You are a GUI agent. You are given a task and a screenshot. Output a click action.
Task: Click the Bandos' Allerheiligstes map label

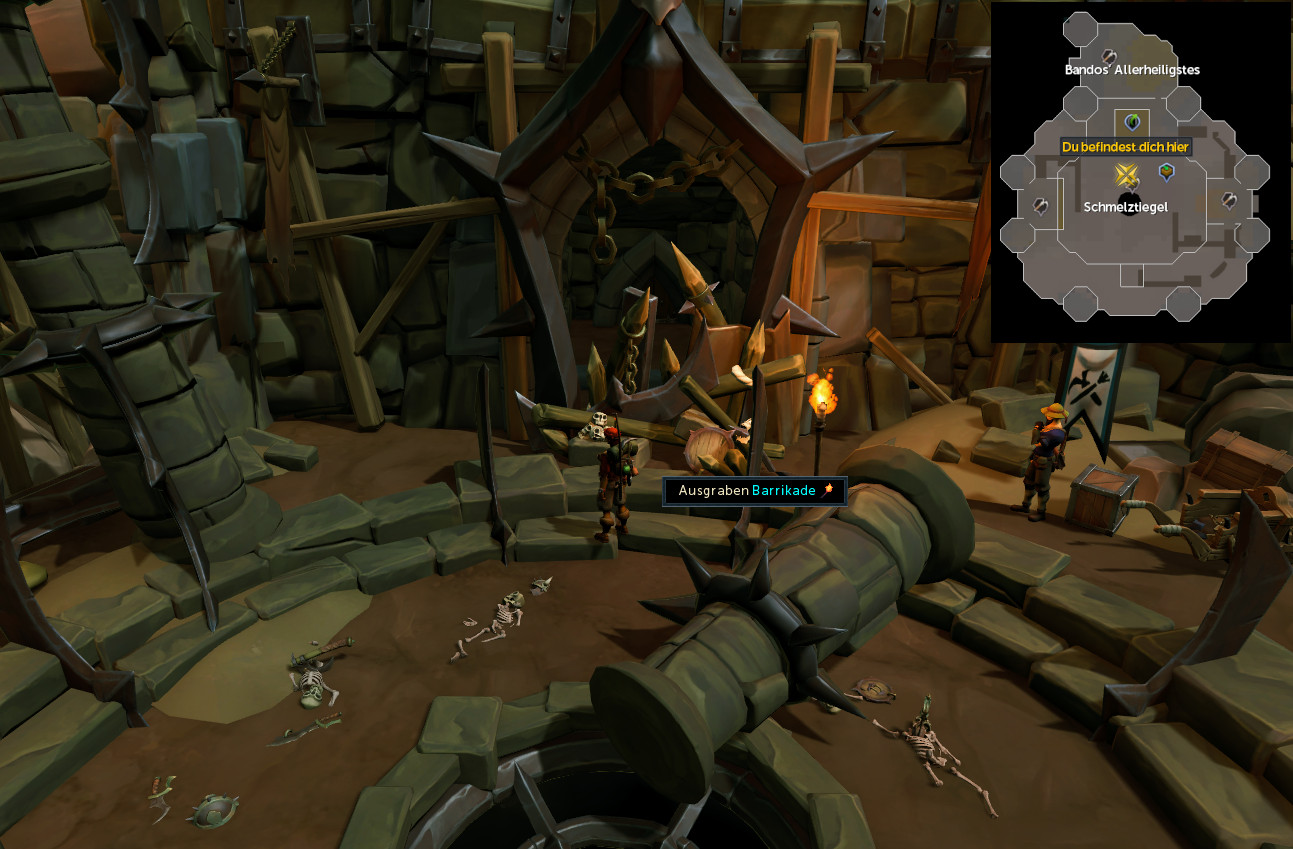[1132, 70]
